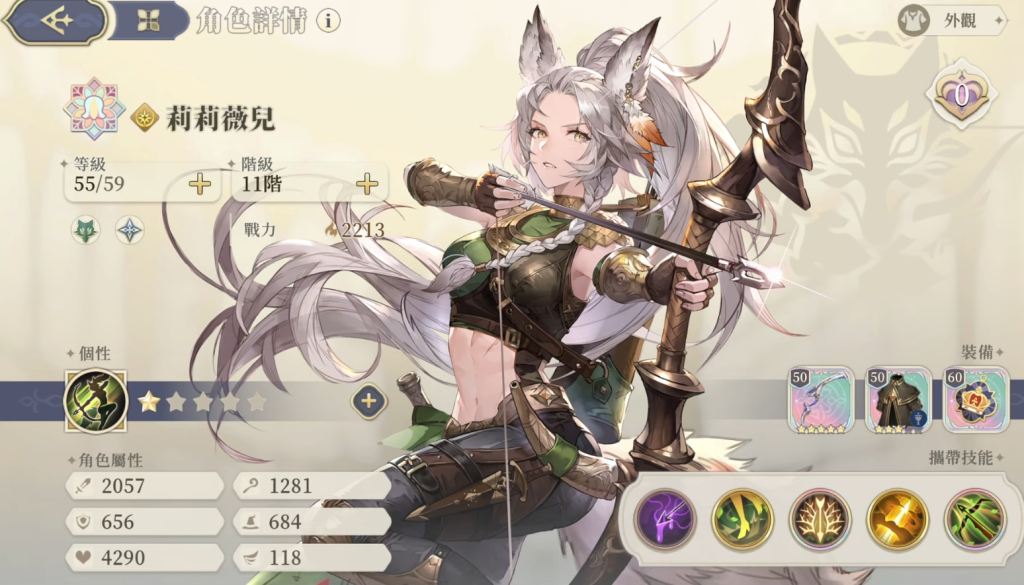Open the four-petal home menu button

(x=148, y=21)
